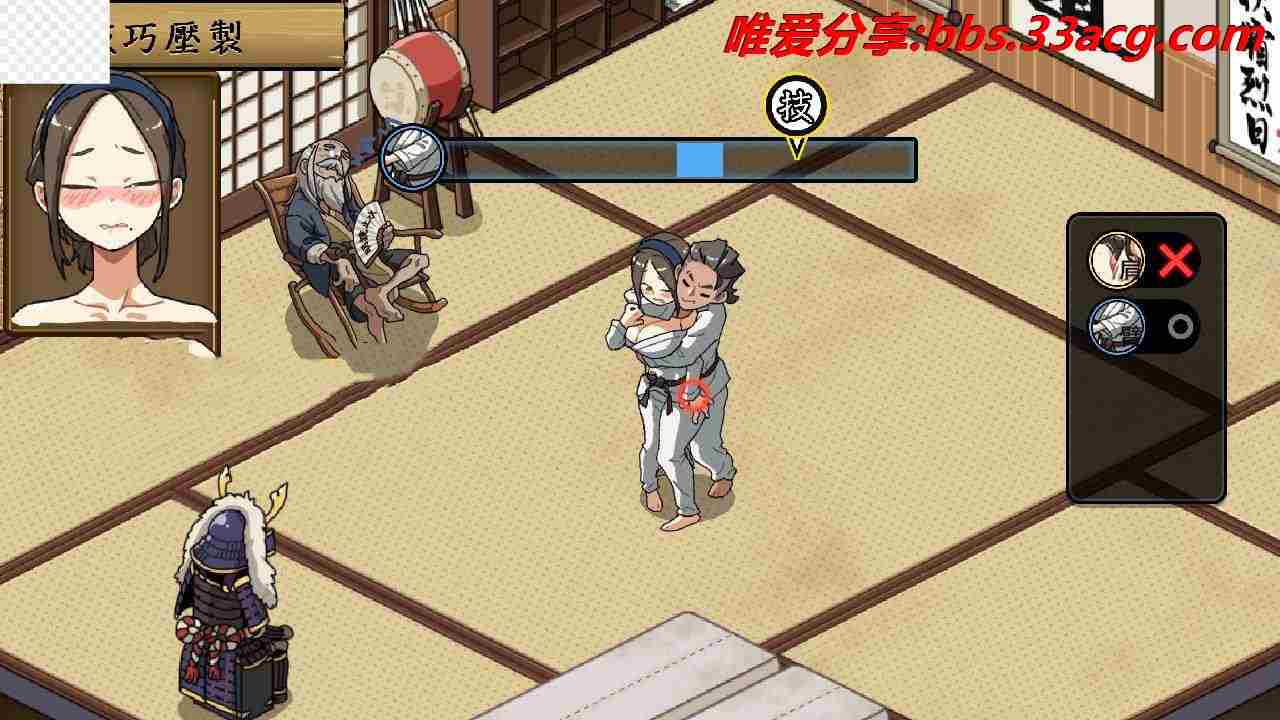
Task: Click the blue block on the timing bar
Action: pos(699,160)
